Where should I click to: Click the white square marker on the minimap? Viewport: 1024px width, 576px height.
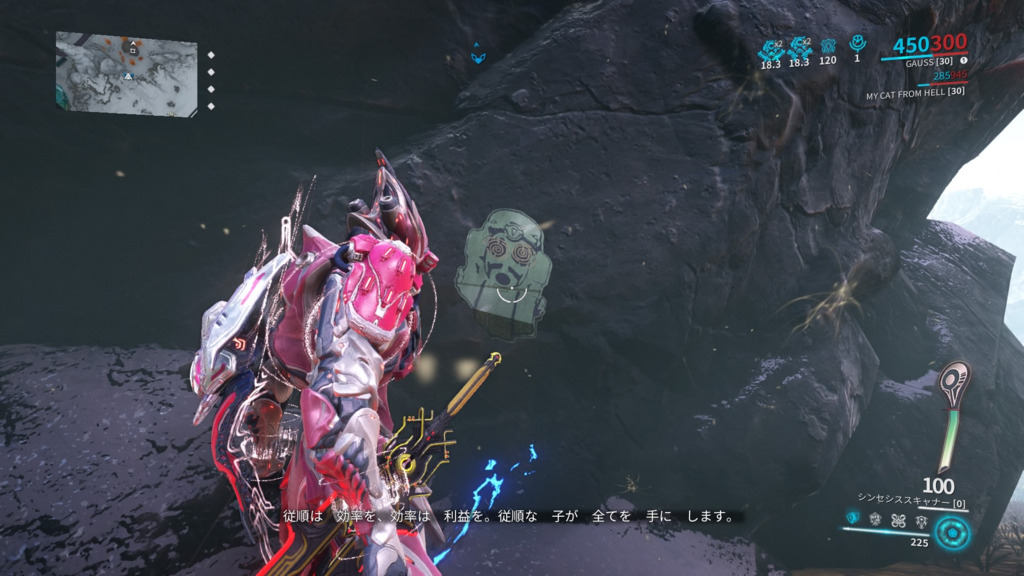[x=133, y=50]
